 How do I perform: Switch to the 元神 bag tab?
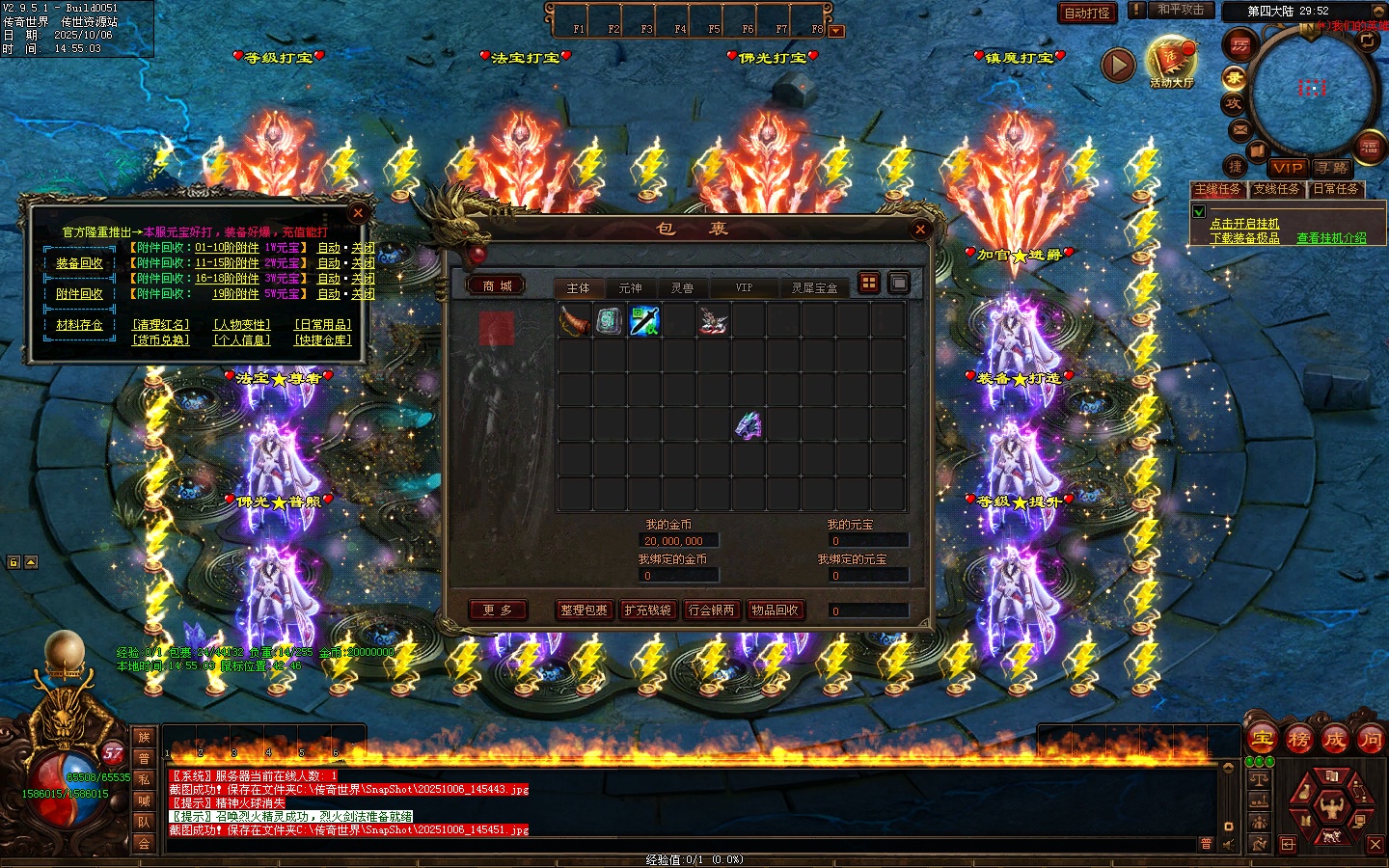coord(630,288)
